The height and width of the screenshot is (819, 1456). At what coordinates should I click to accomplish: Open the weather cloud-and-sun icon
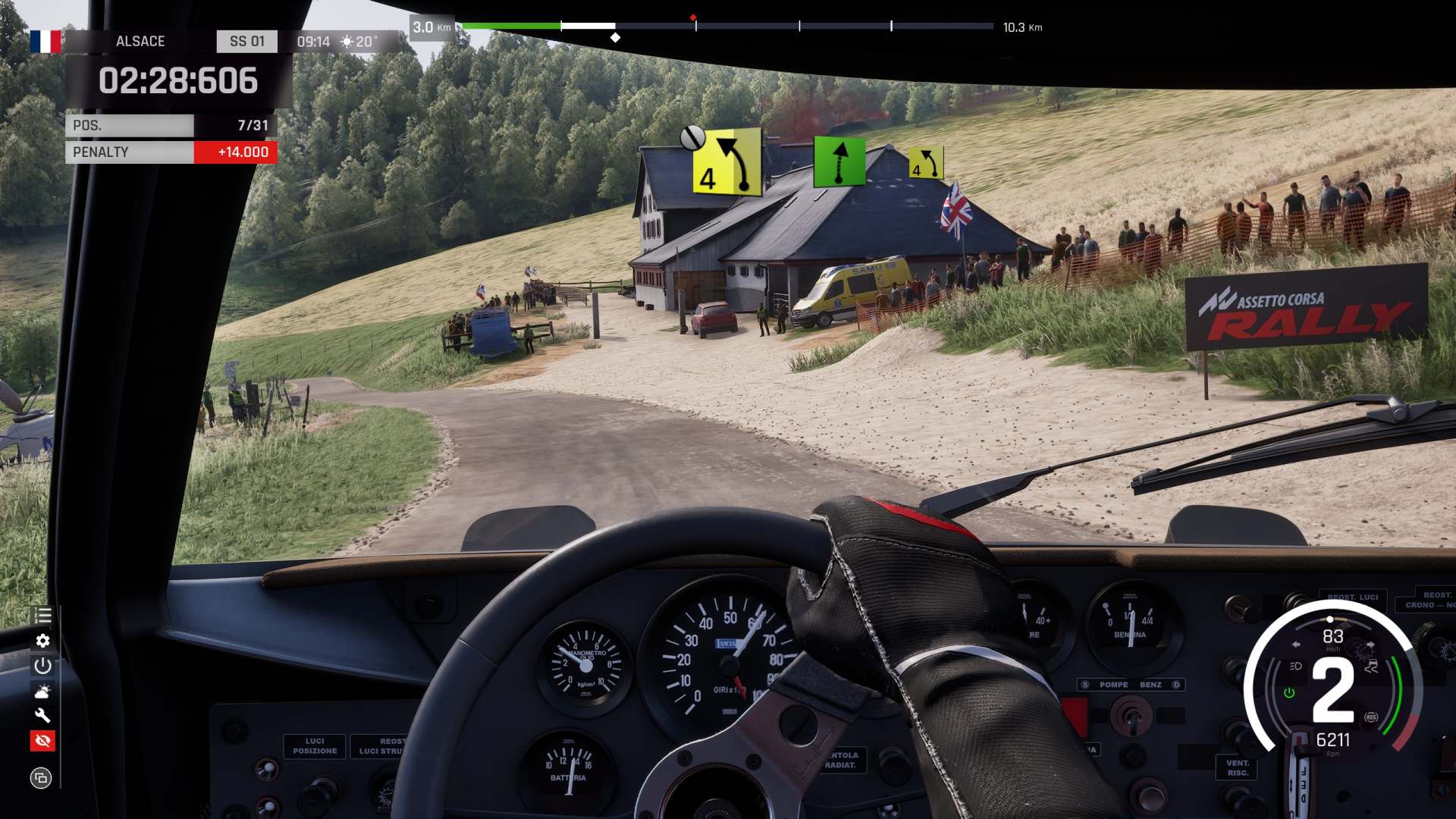42,691
